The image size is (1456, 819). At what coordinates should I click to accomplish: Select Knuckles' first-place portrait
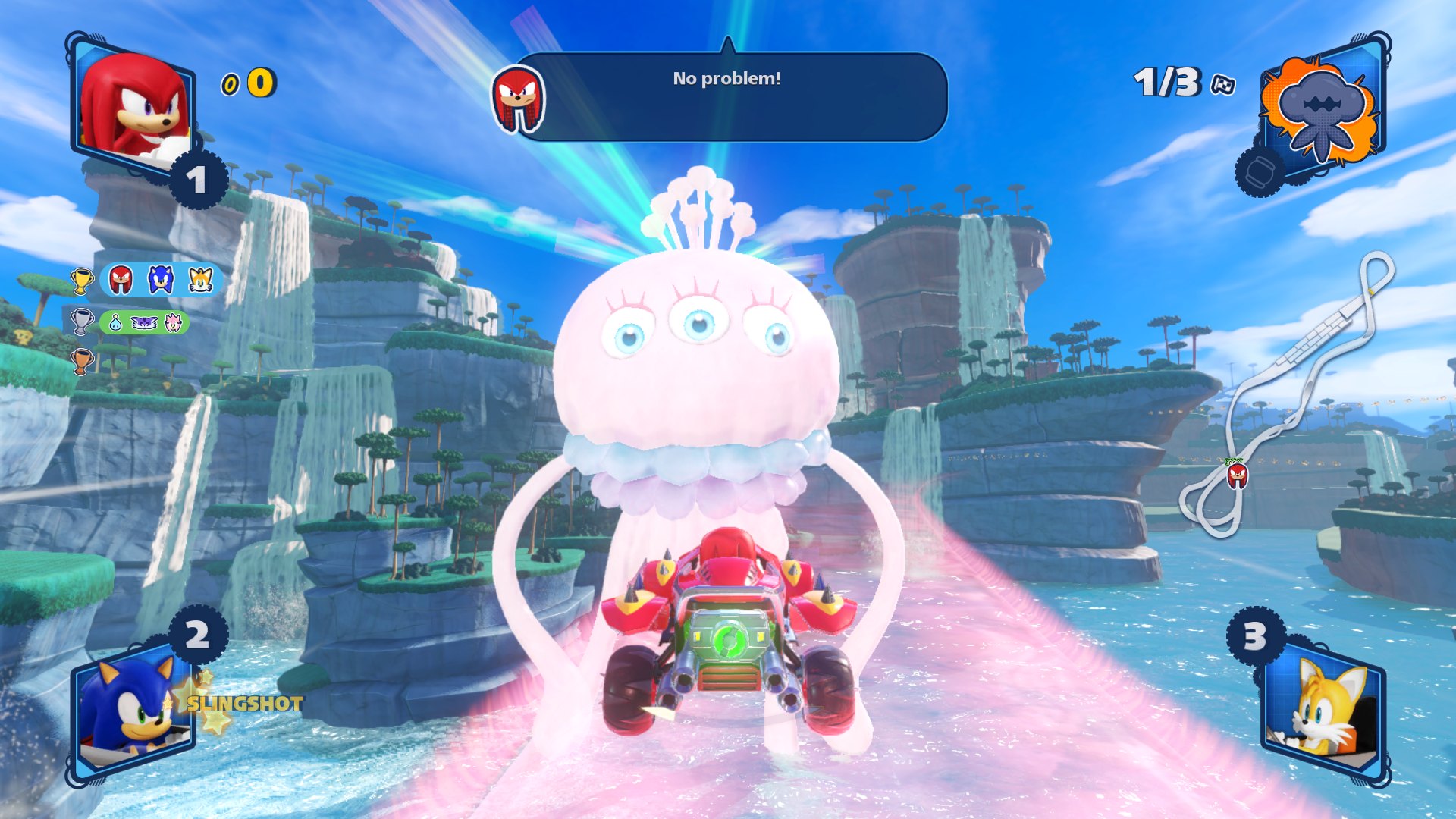coord(133,106)
